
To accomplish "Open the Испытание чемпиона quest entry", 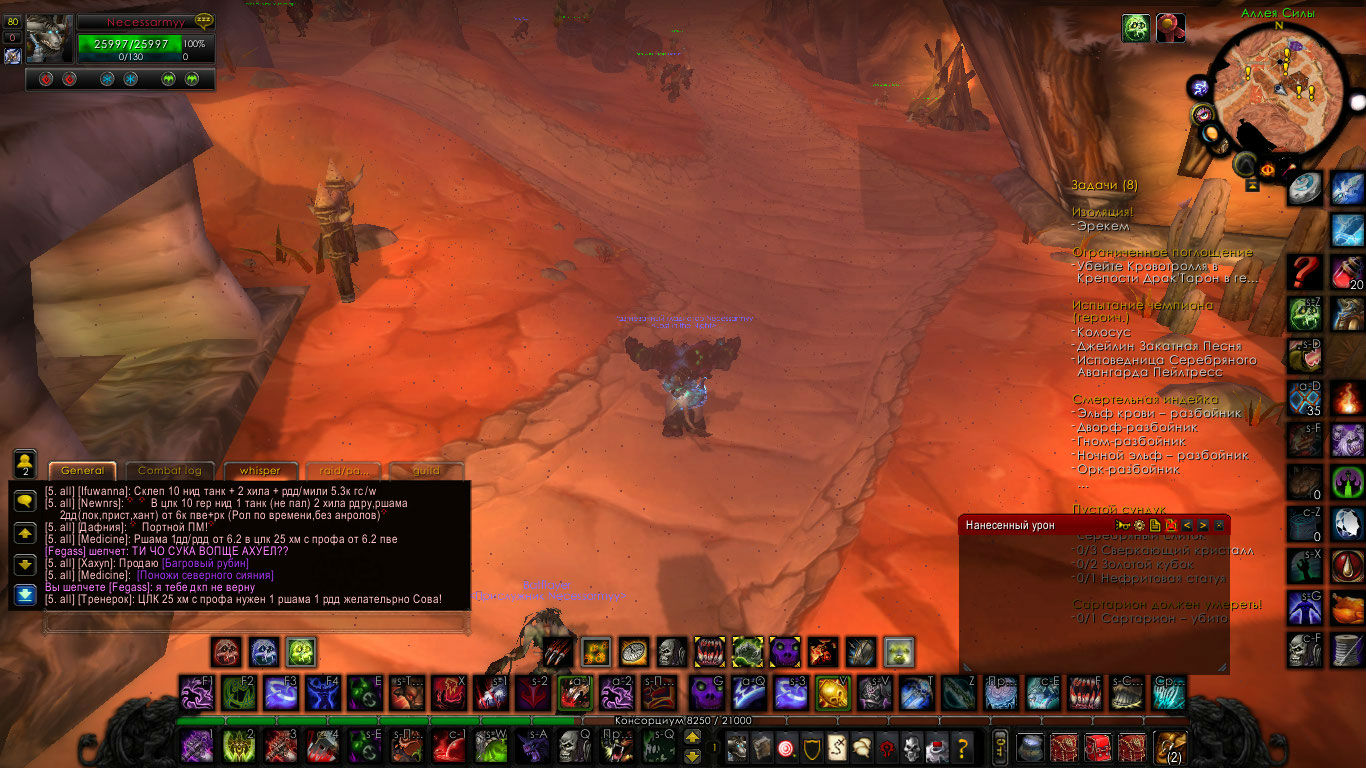I will pos(1142,305).
